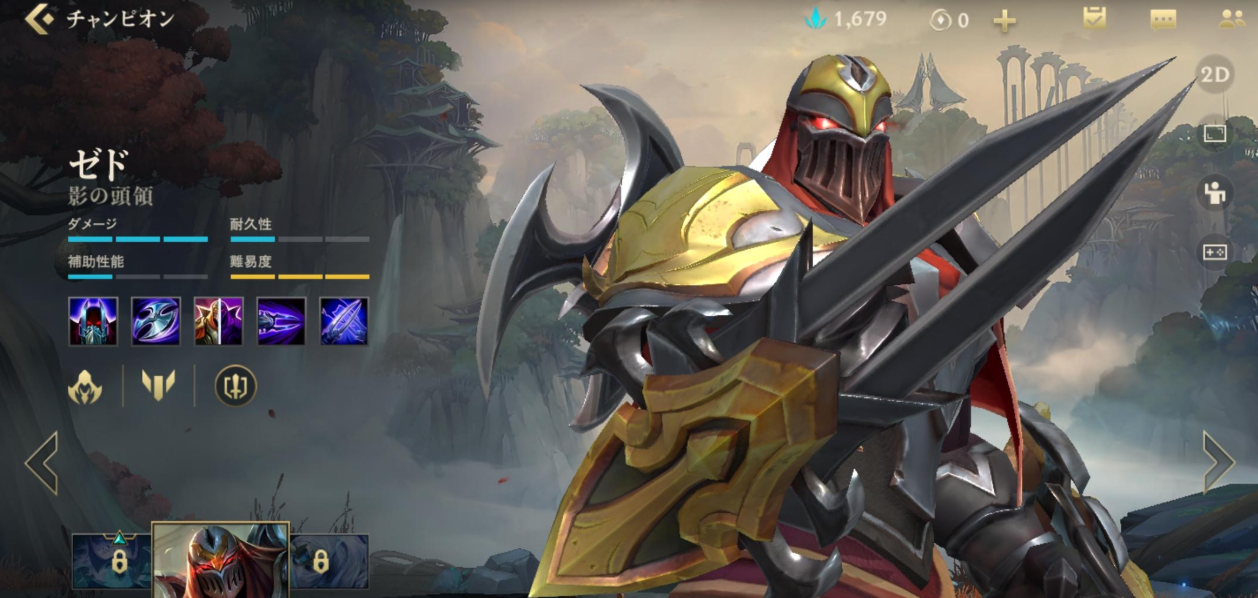This screenshot has height=598, width=1258.
Task: Go to the previous champion arrow
Action: [x=41, y=462]
